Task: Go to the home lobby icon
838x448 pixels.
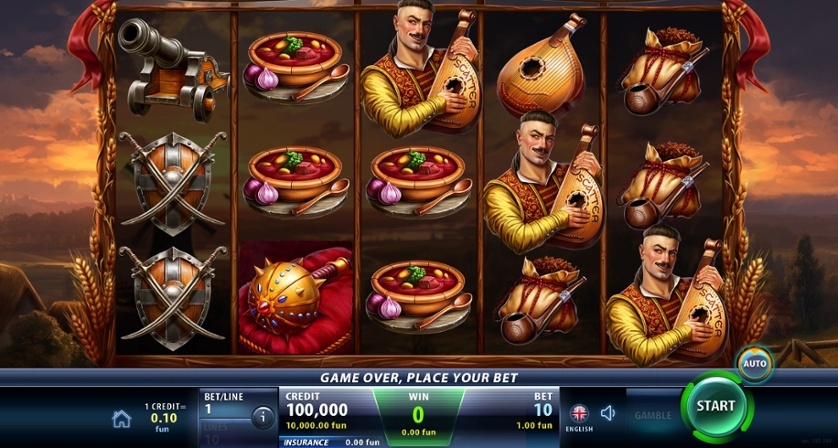Action: 121,418
